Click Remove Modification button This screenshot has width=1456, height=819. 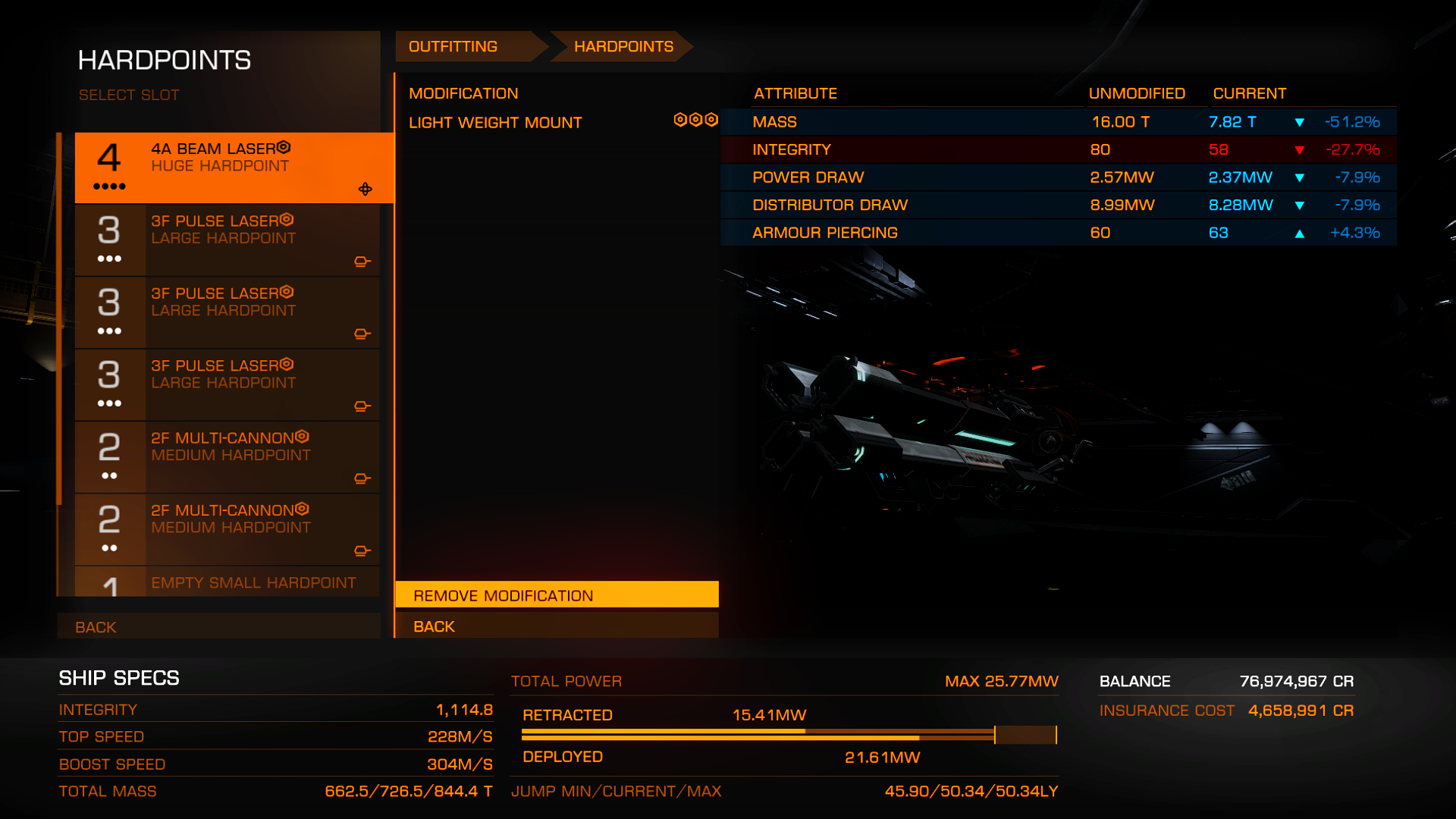[557, 595]
